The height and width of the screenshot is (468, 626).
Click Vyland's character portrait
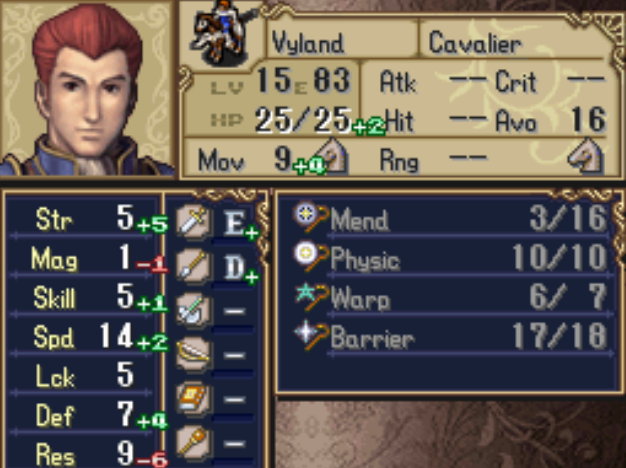point(89,88)
